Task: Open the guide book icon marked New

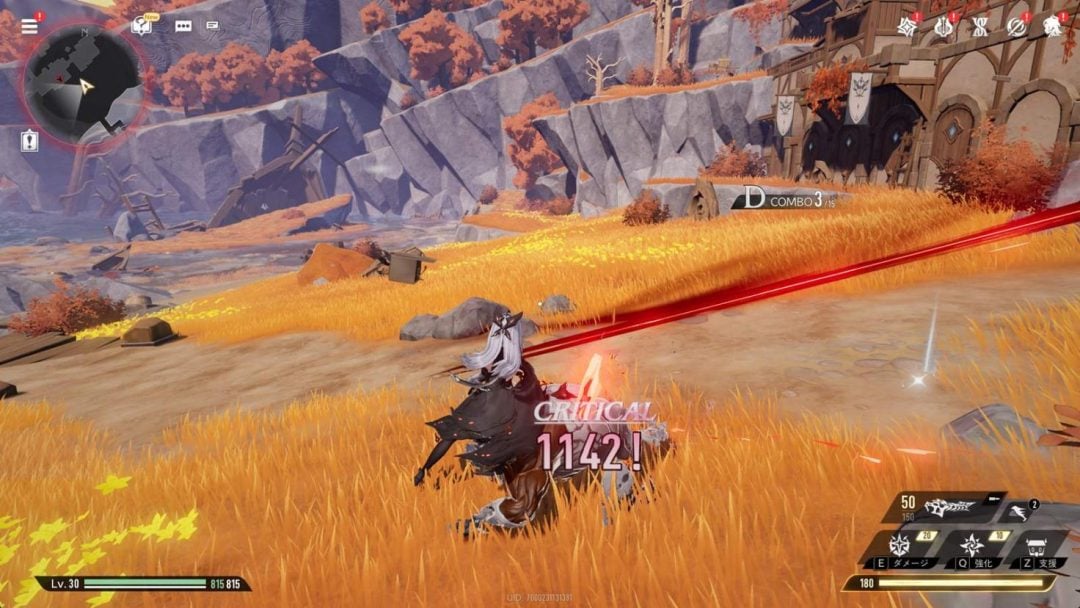Action: (143, 26)
